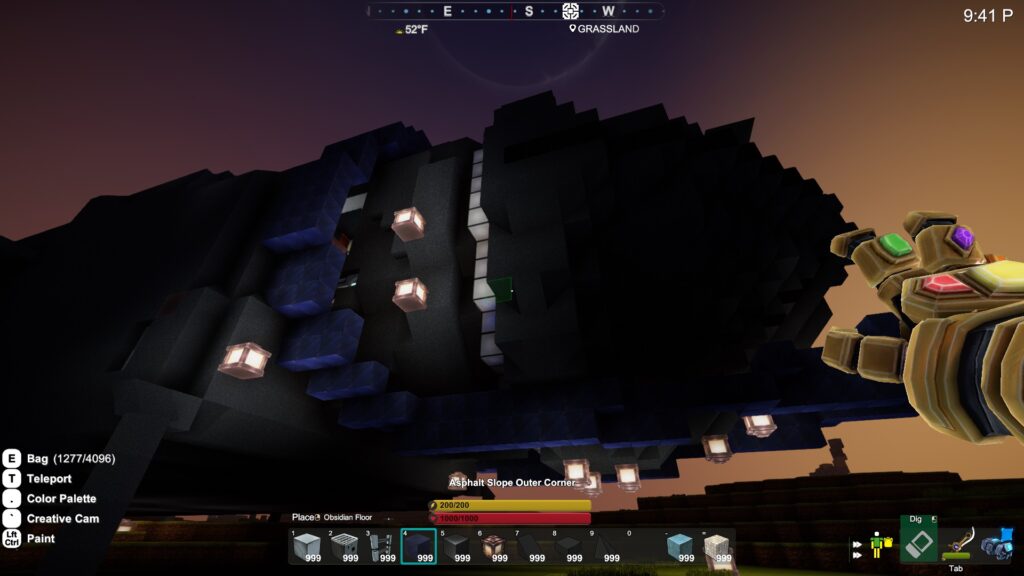Select the grated metal block in slot 2

coord(344,546)
